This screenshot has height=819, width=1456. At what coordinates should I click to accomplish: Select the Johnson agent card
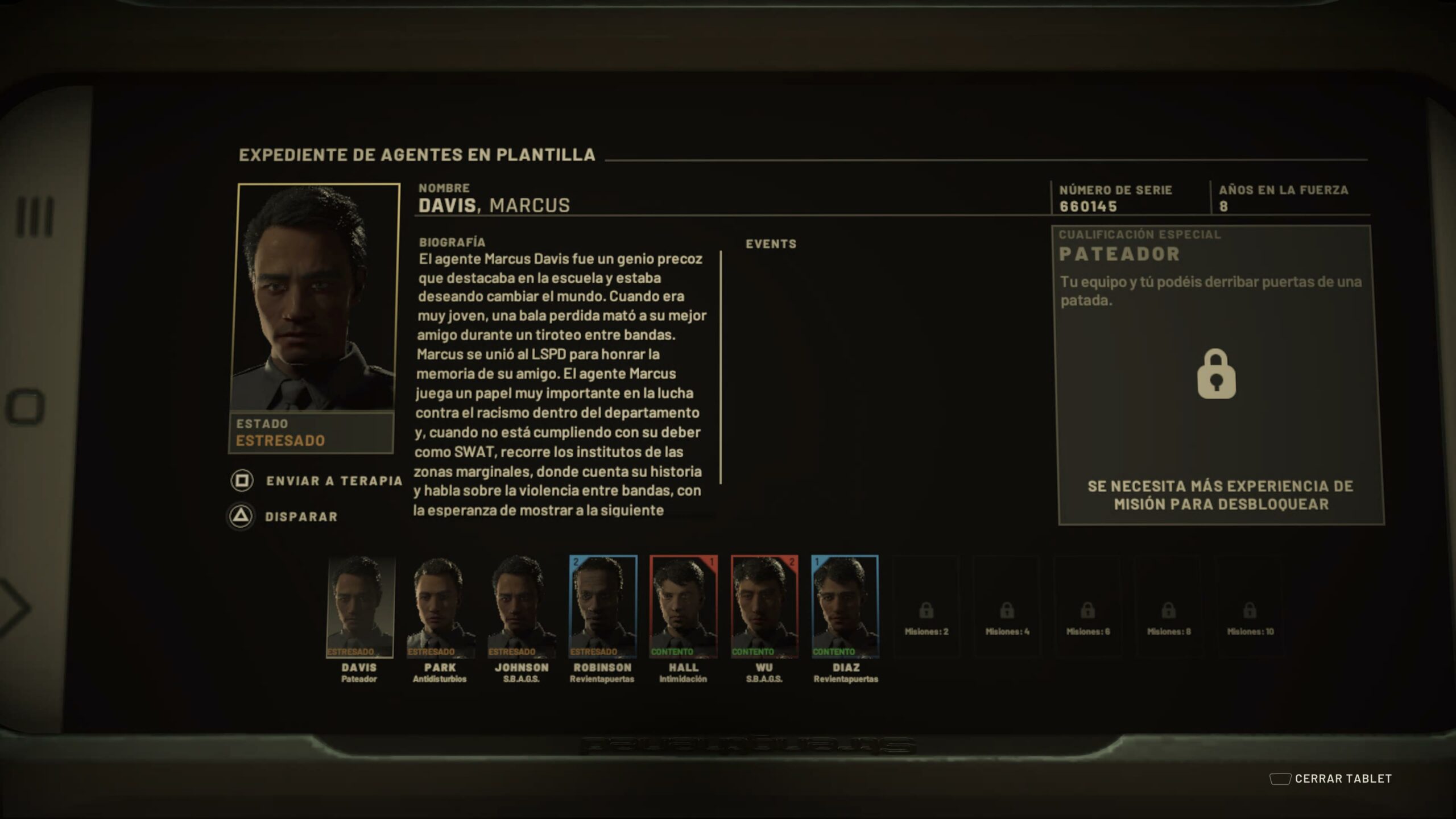point(521,606)
